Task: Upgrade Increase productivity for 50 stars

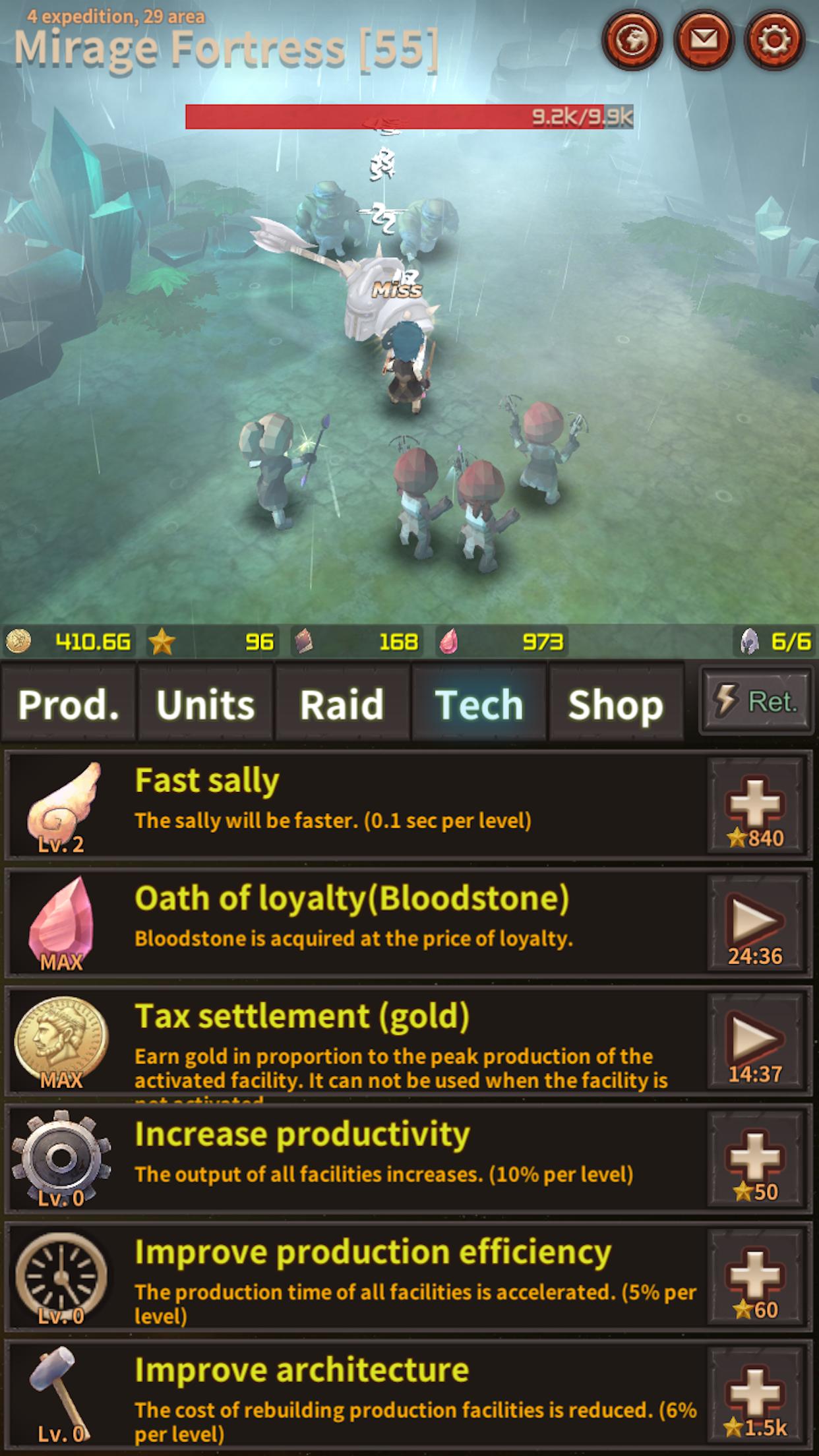Action: (756, 1160)
